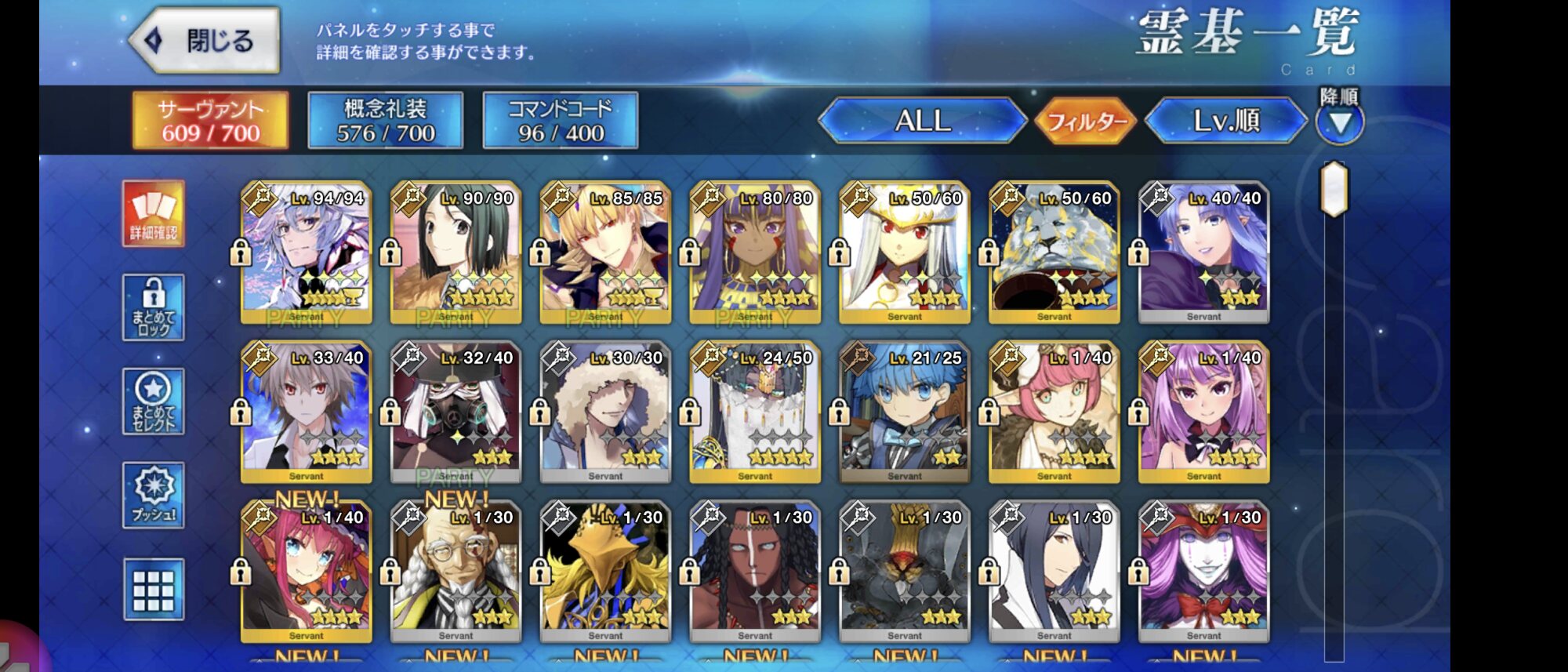Show the コマンドコード 96/400 tab
The width and height of the screenshot is (1568, 672).
(x=560, y=121)
